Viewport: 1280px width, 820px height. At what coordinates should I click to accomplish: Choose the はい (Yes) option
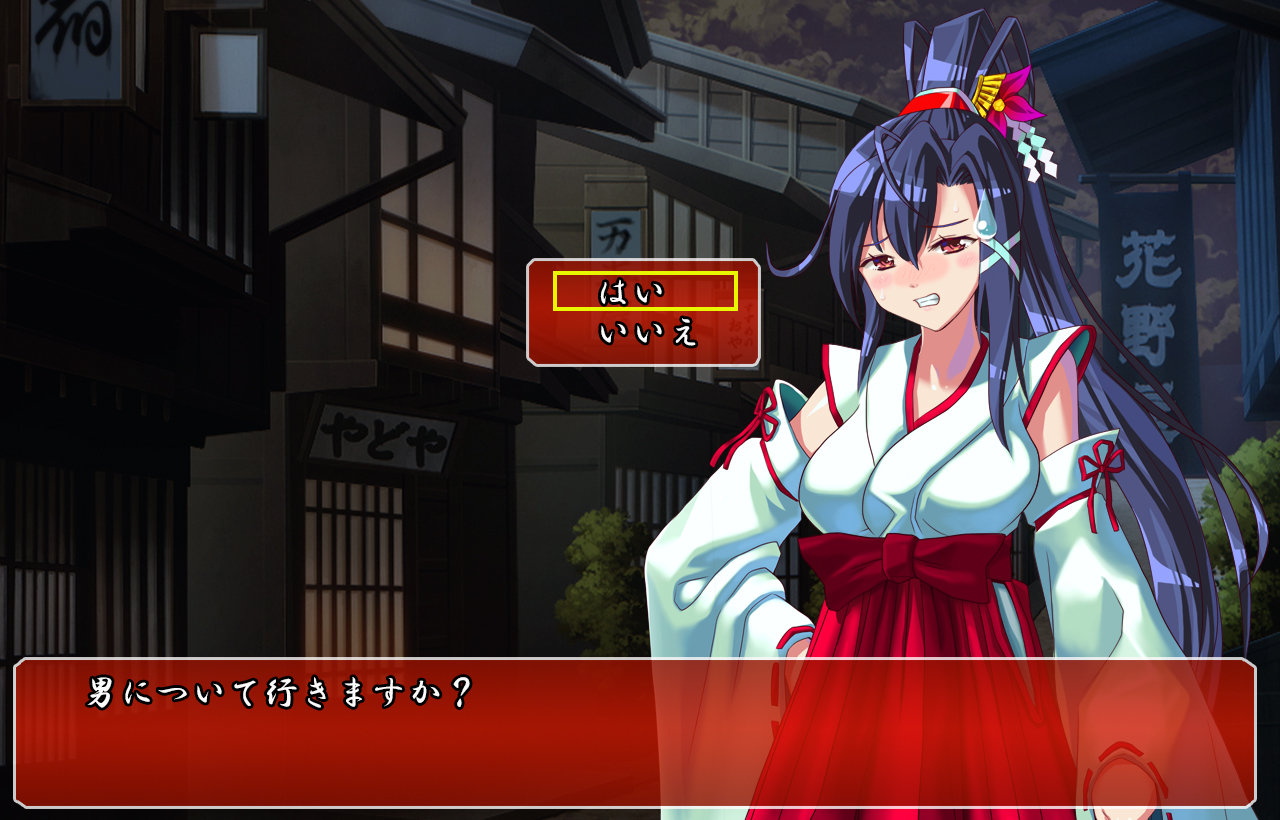click(644, 292)
